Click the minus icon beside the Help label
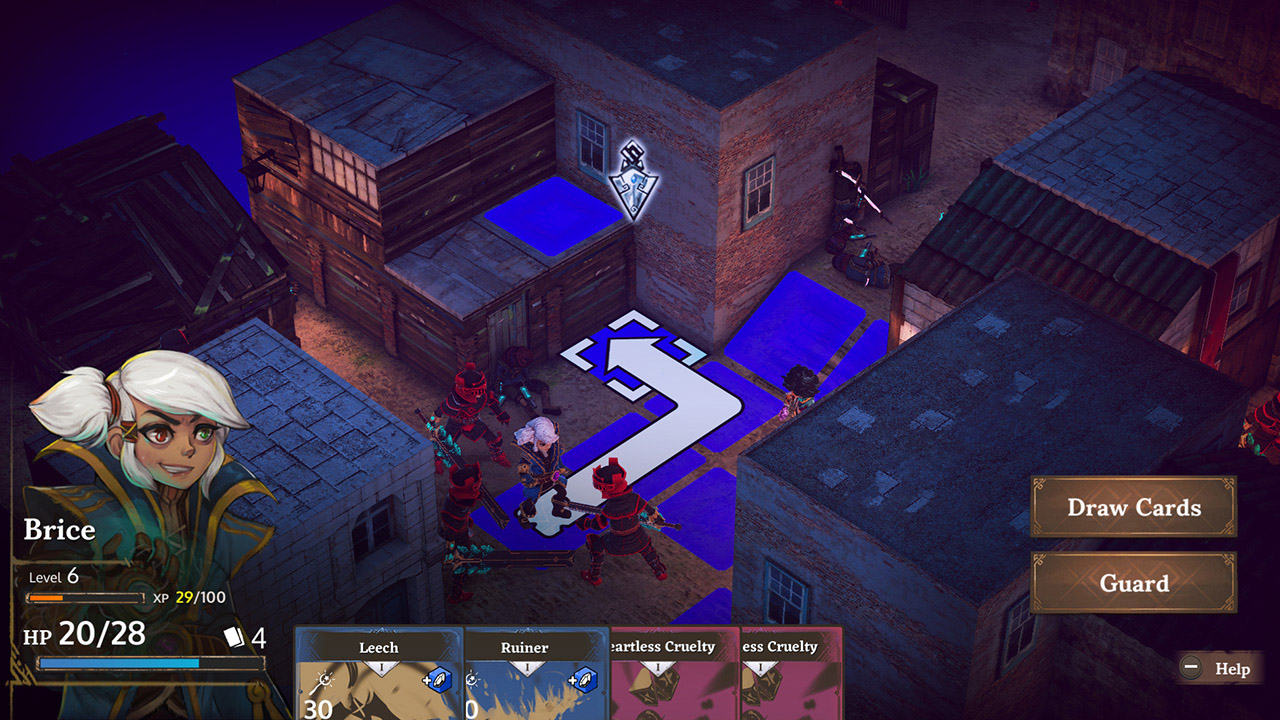The height and width of the screenshot is (720, 1280). (x=1191, y=668)
